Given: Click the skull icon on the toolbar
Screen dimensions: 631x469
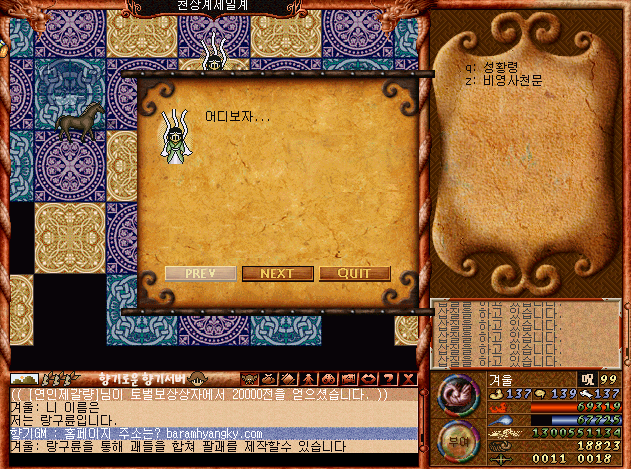Looking at the screenshot, I should (249, 379).
